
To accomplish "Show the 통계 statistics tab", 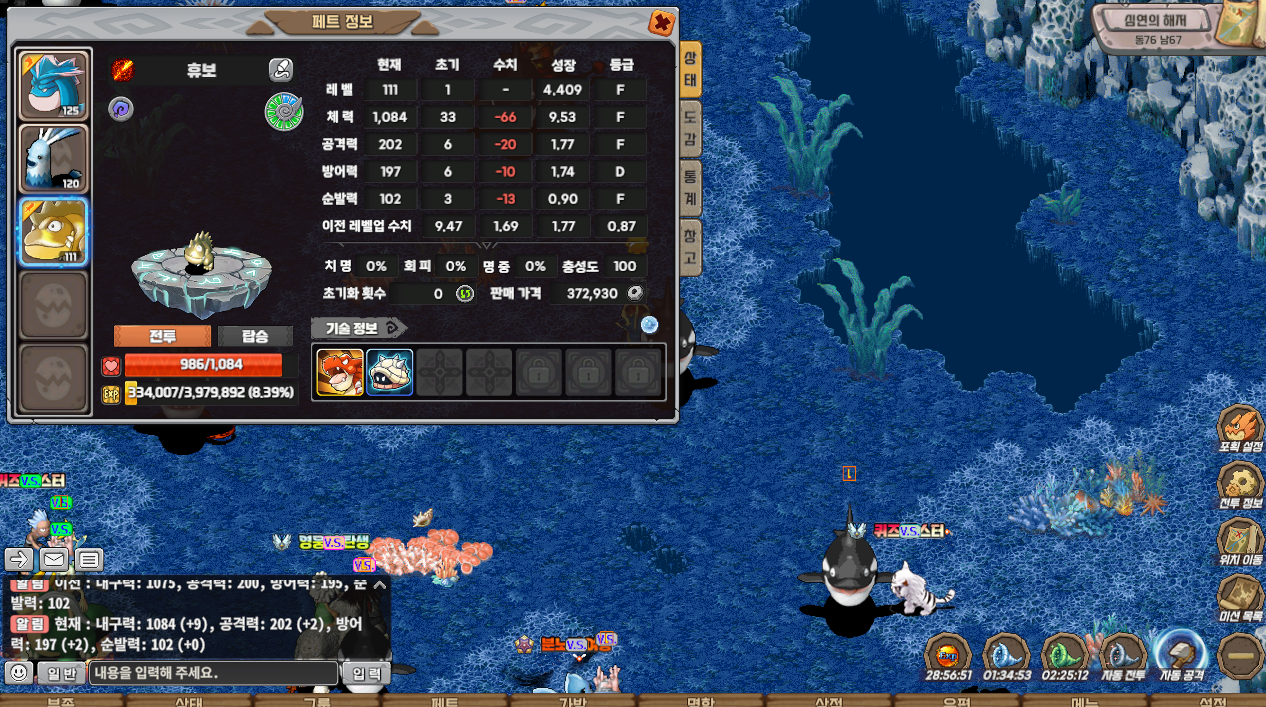I will click(690, 188).
